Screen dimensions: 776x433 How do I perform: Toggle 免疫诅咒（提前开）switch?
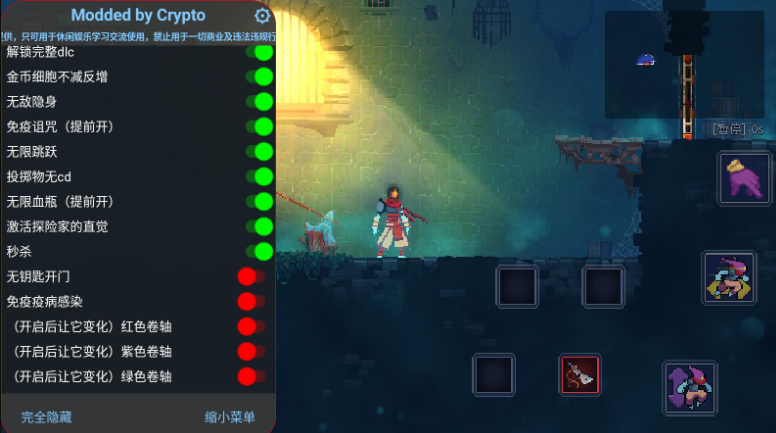click(x=259, y=126)
